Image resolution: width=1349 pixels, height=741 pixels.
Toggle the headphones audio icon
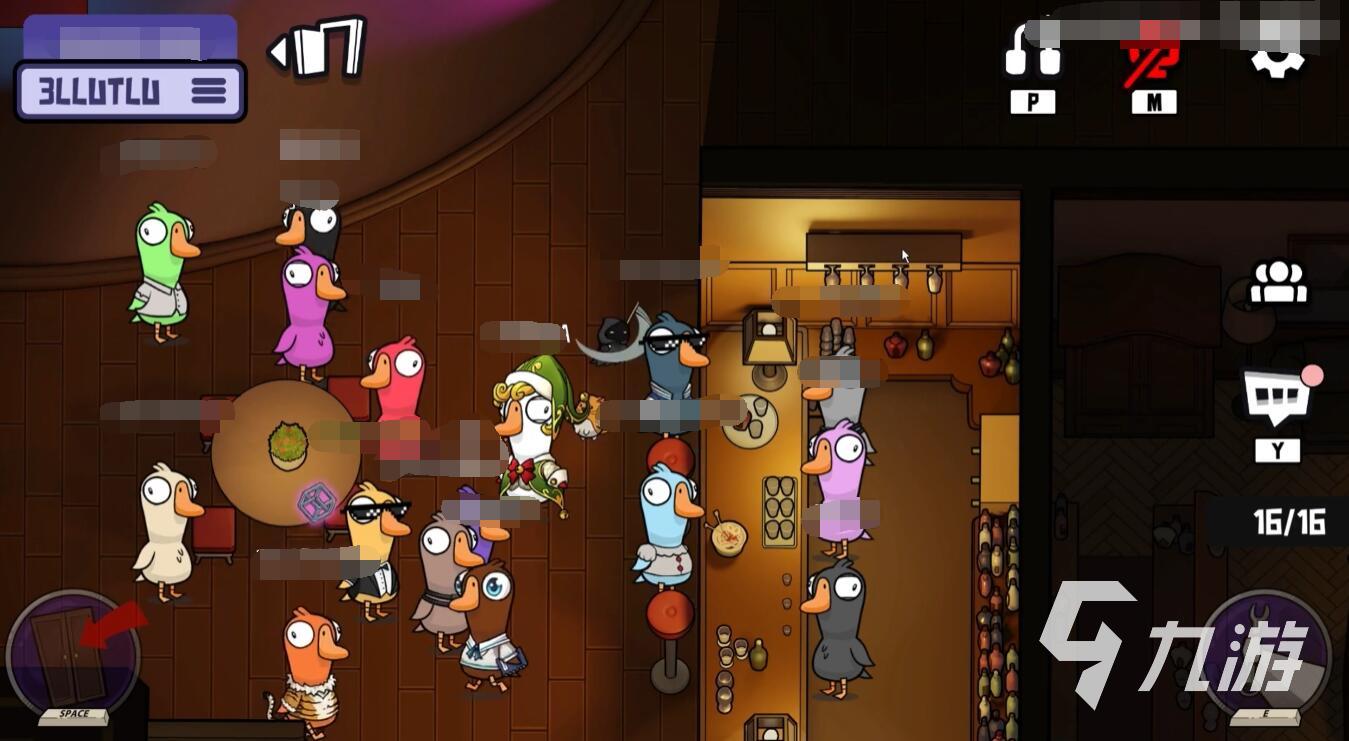point(1032,50)
